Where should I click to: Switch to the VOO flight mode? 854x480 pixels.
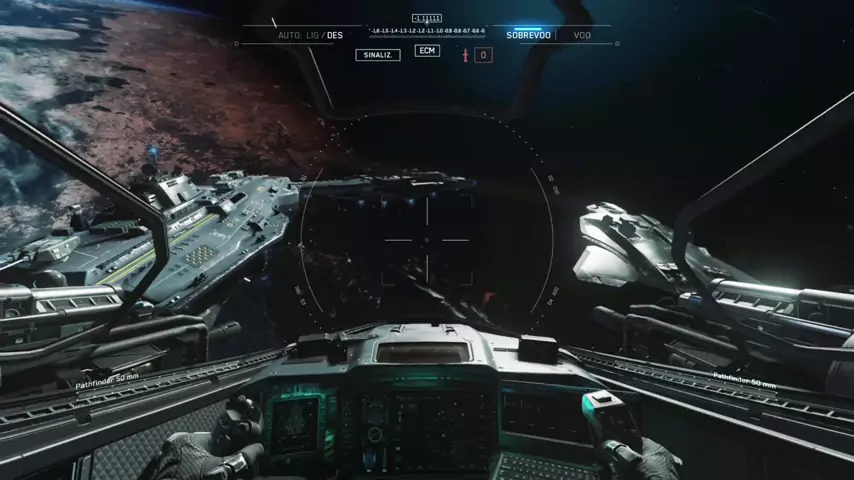point(582,35)
